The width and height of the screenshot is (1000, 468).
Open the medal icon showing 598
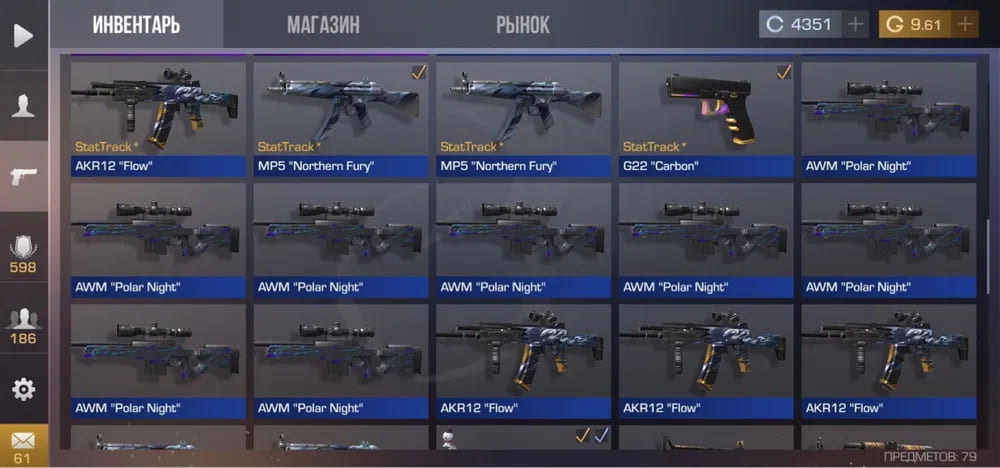23,253
